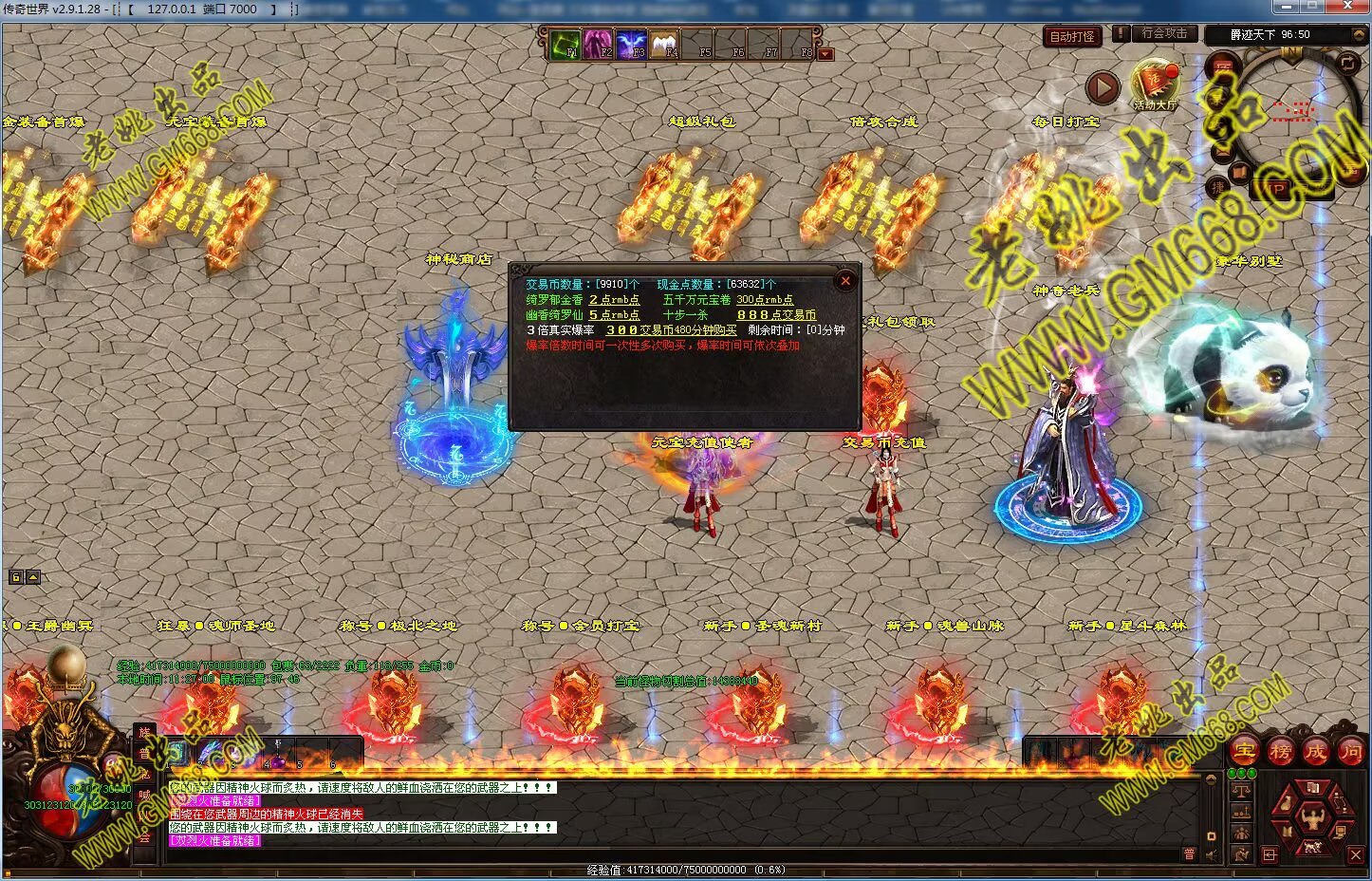This screenshot has width=1372, height=881.
Task: Buy 幽香绮罗仙 for 5点rmb点
Action: [614, 315]
